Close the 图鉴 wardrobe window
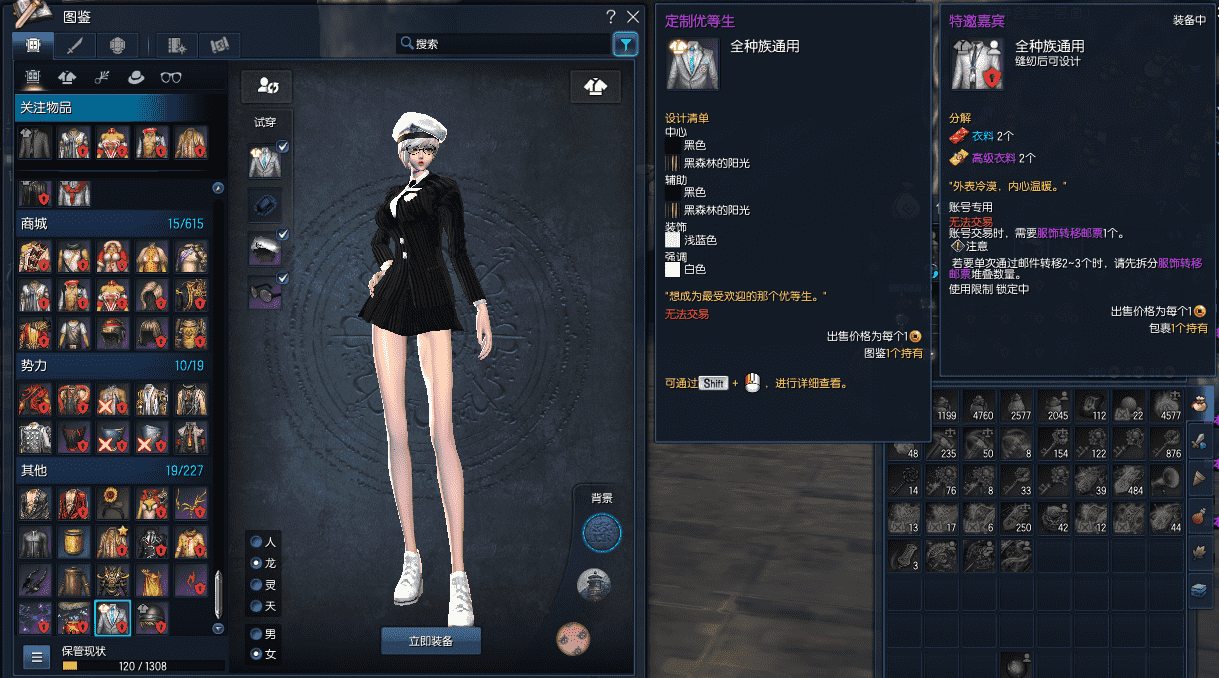This screenshot has height=678, width=1219. [x=632, y=17]
